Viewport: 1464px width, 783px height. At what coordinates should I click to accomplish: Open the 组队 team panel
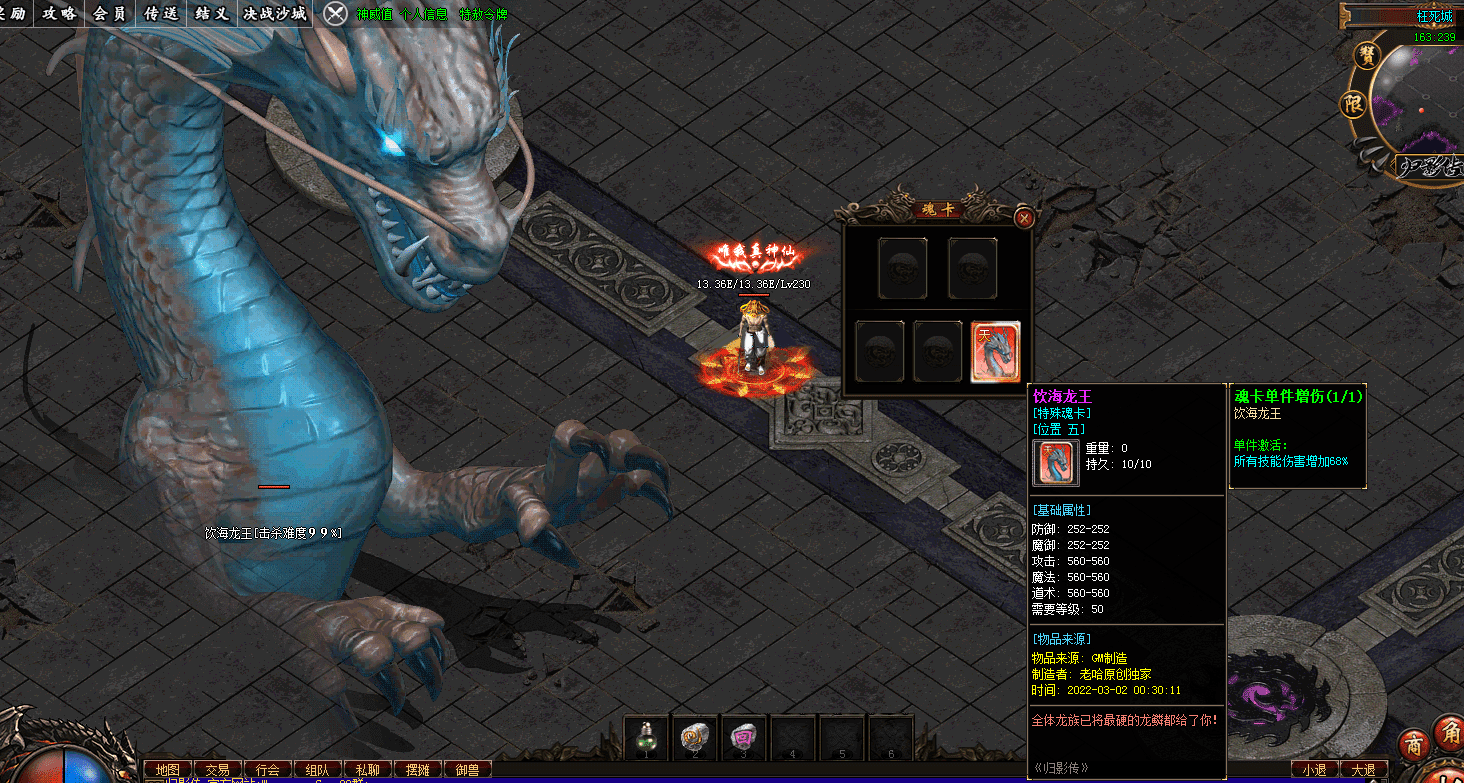click(x=317, y=770)
